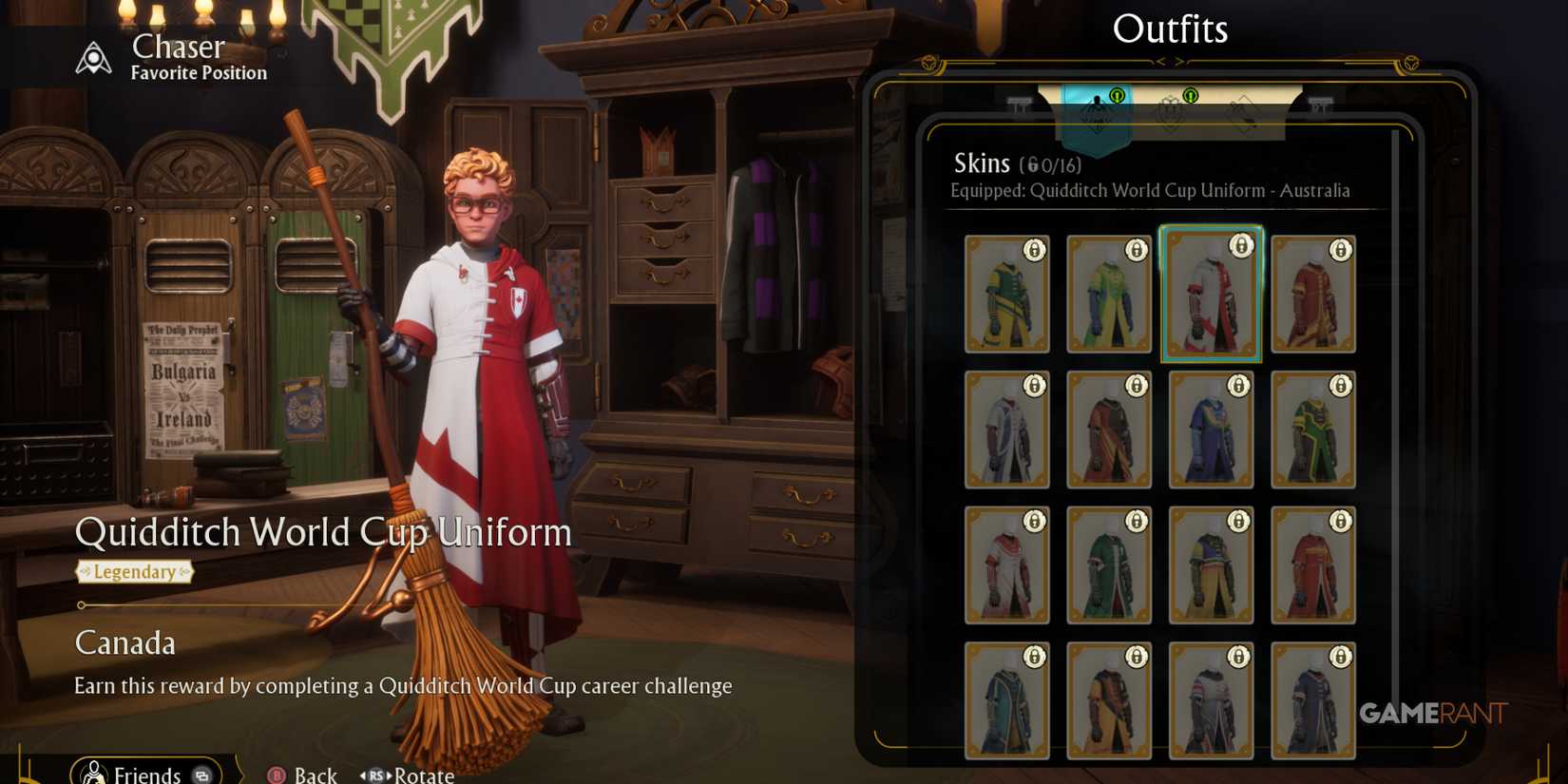
Task: Switch to the middle outfit category tab
Action: pyautogui.click(x=1169, y=112)
